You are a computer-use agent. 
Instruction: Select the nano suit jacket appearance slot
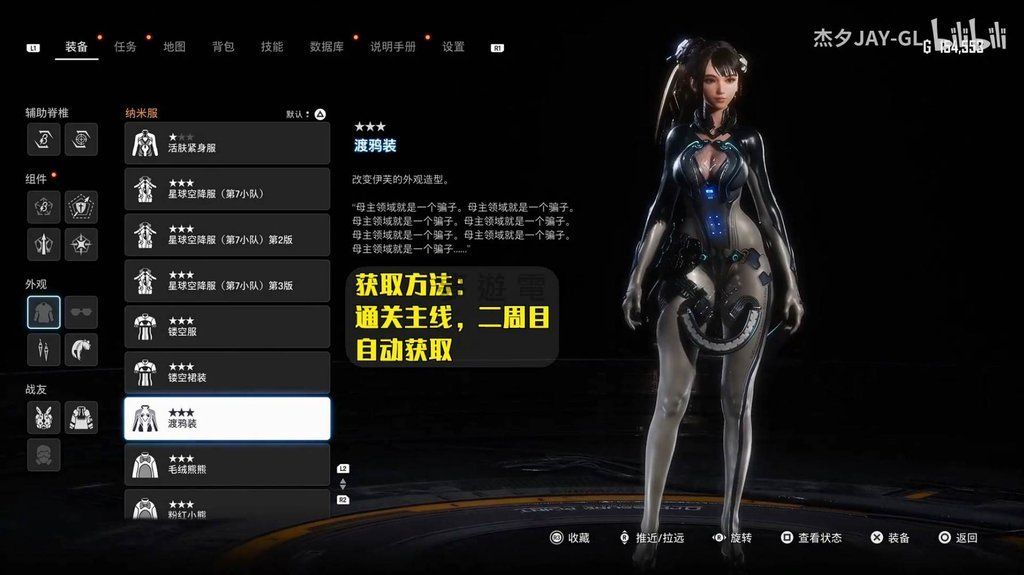(x=44, y=312)
